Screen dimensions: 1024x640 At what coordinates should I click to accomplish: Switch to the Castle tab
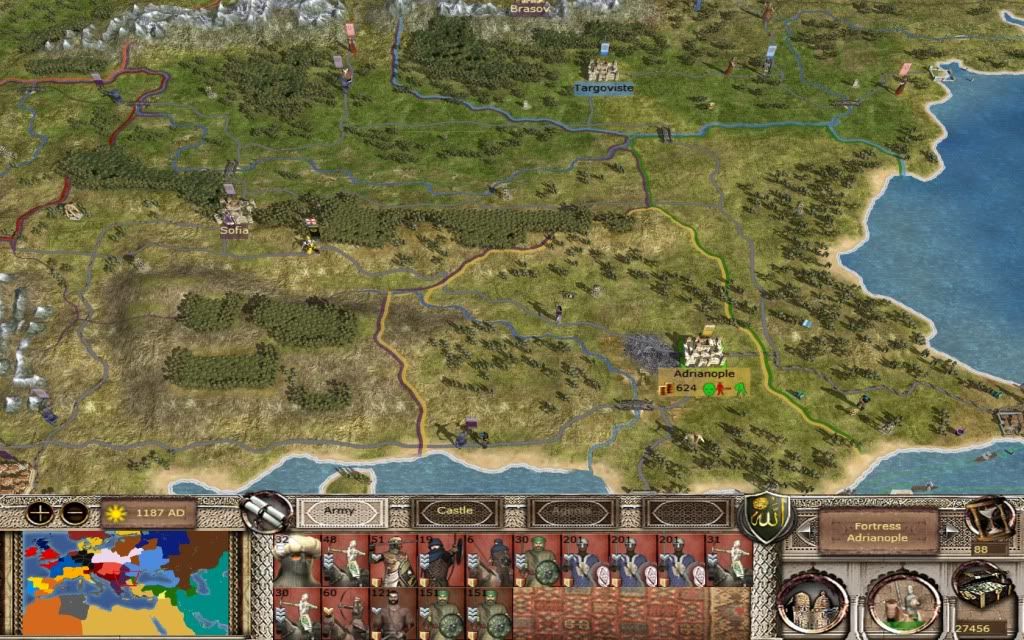(454, 511)
